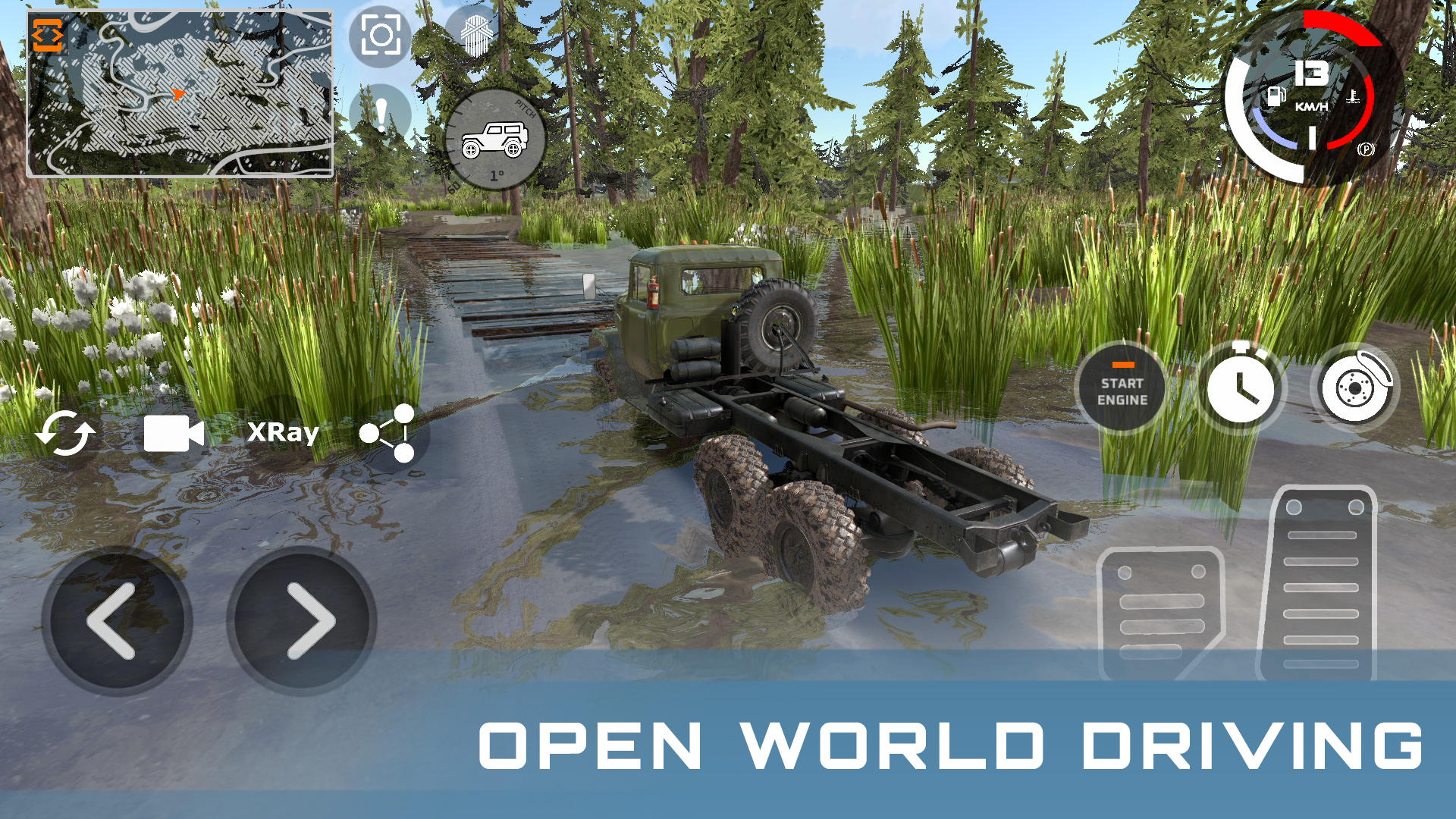Select the camera capture icon at top
This screenshot has height=819, width=1456.
[x=382, y=33]
